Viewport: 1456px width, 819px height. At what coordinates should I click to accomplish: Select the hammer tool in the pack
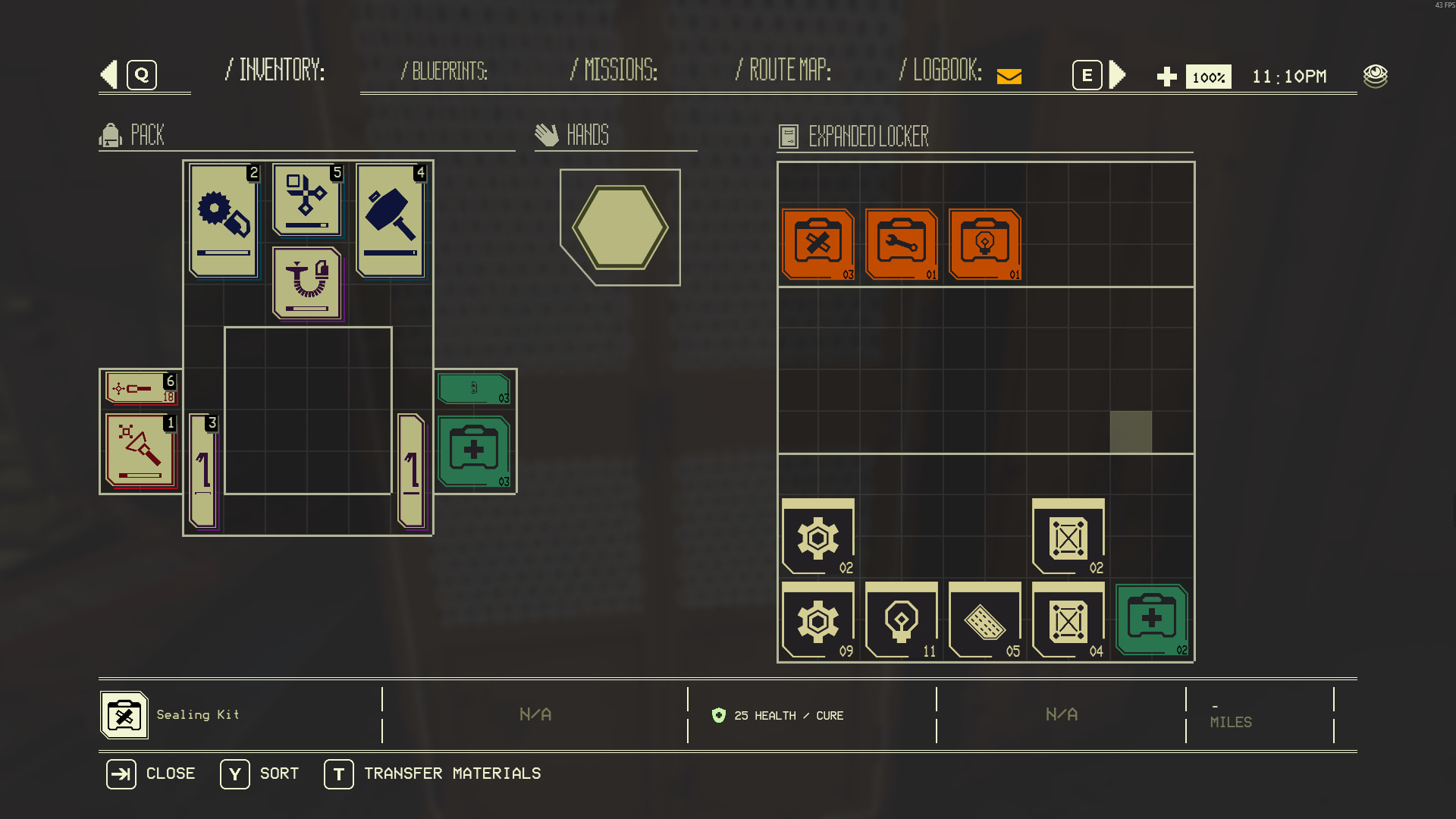tap(391, 220)
